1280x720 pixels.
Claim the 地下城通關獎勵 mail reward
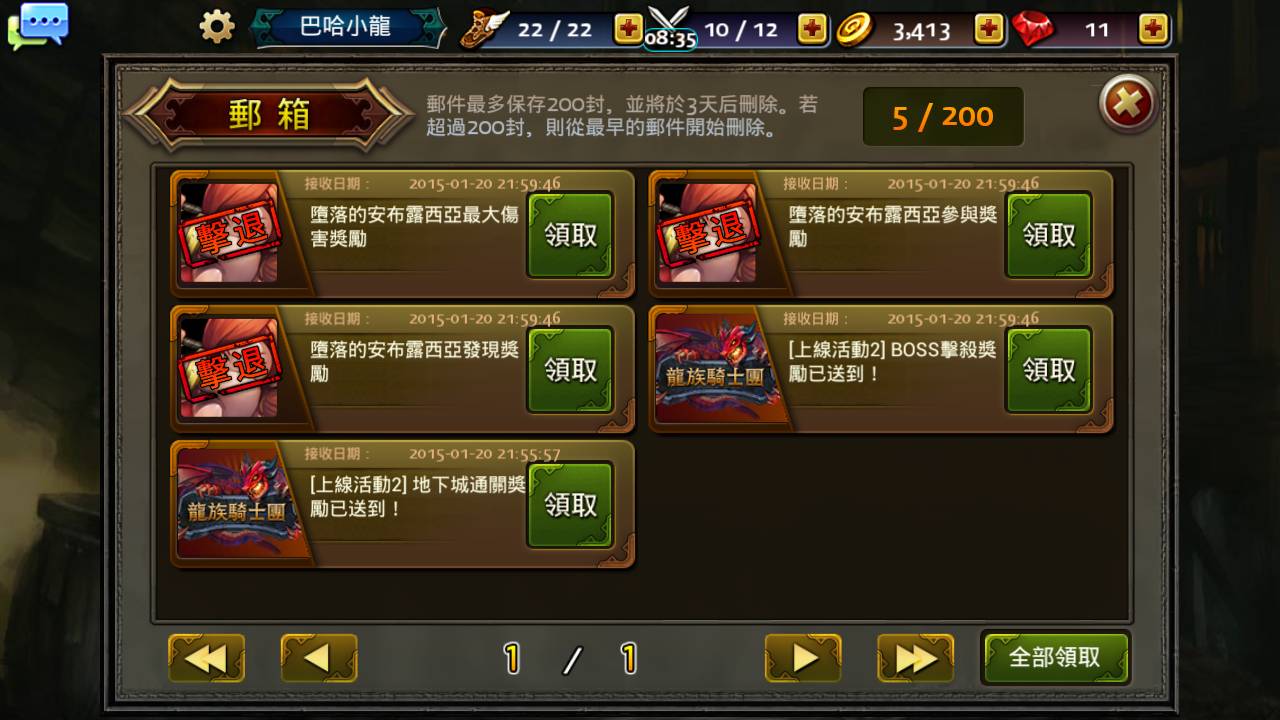(570, 504)
